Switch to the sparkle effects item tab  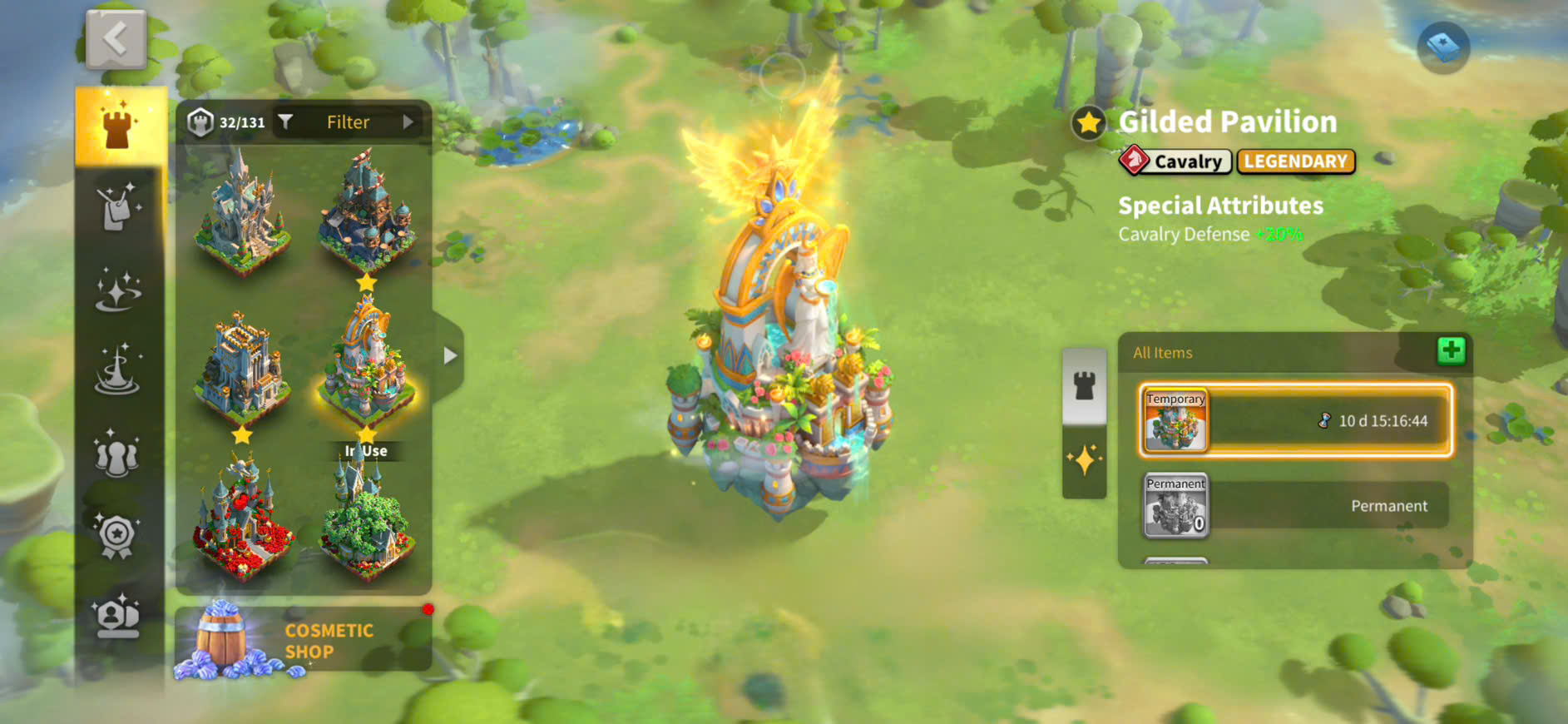click(x=1085, y=460)
